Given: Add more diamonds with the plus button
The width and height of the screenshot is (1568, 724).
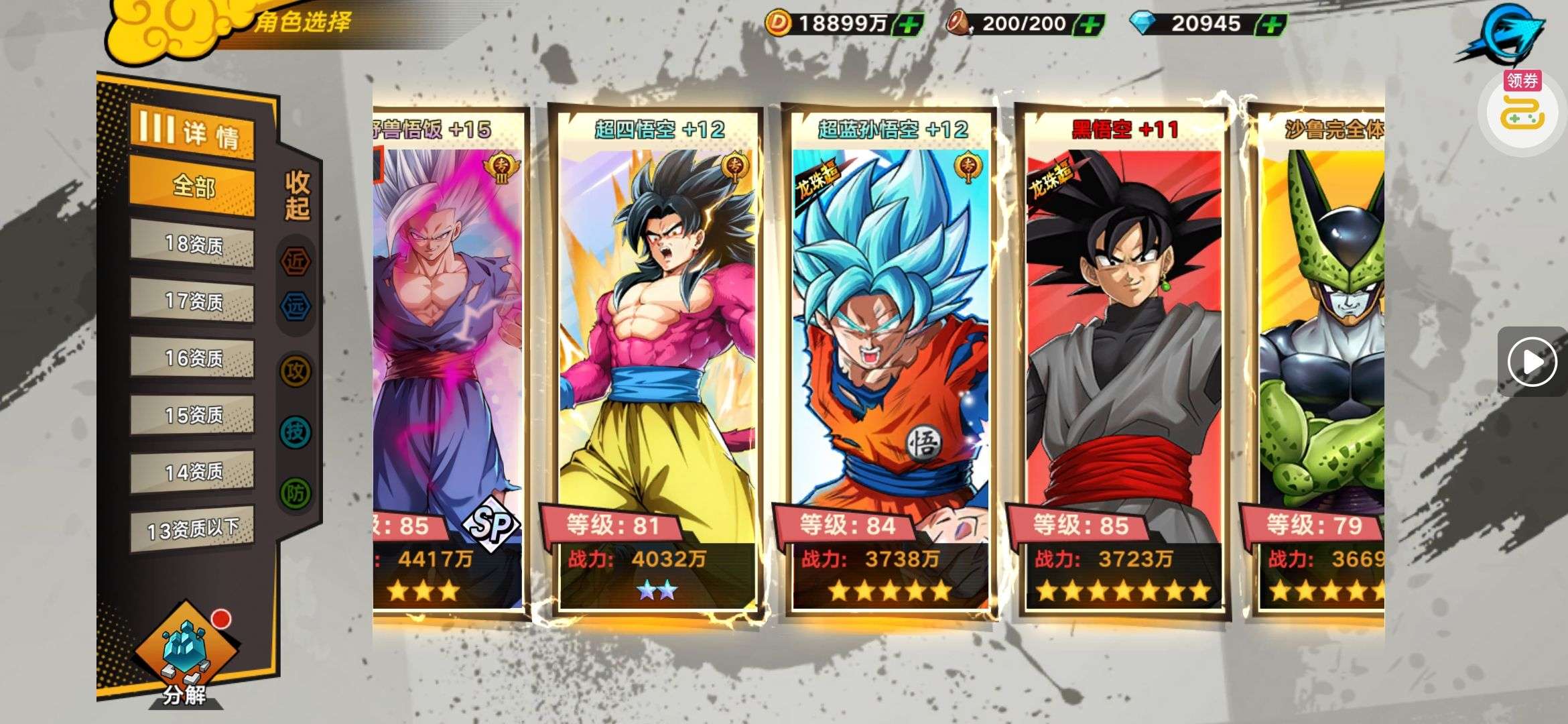Looking at the screenshot, I should click(x=1270, y=25).
